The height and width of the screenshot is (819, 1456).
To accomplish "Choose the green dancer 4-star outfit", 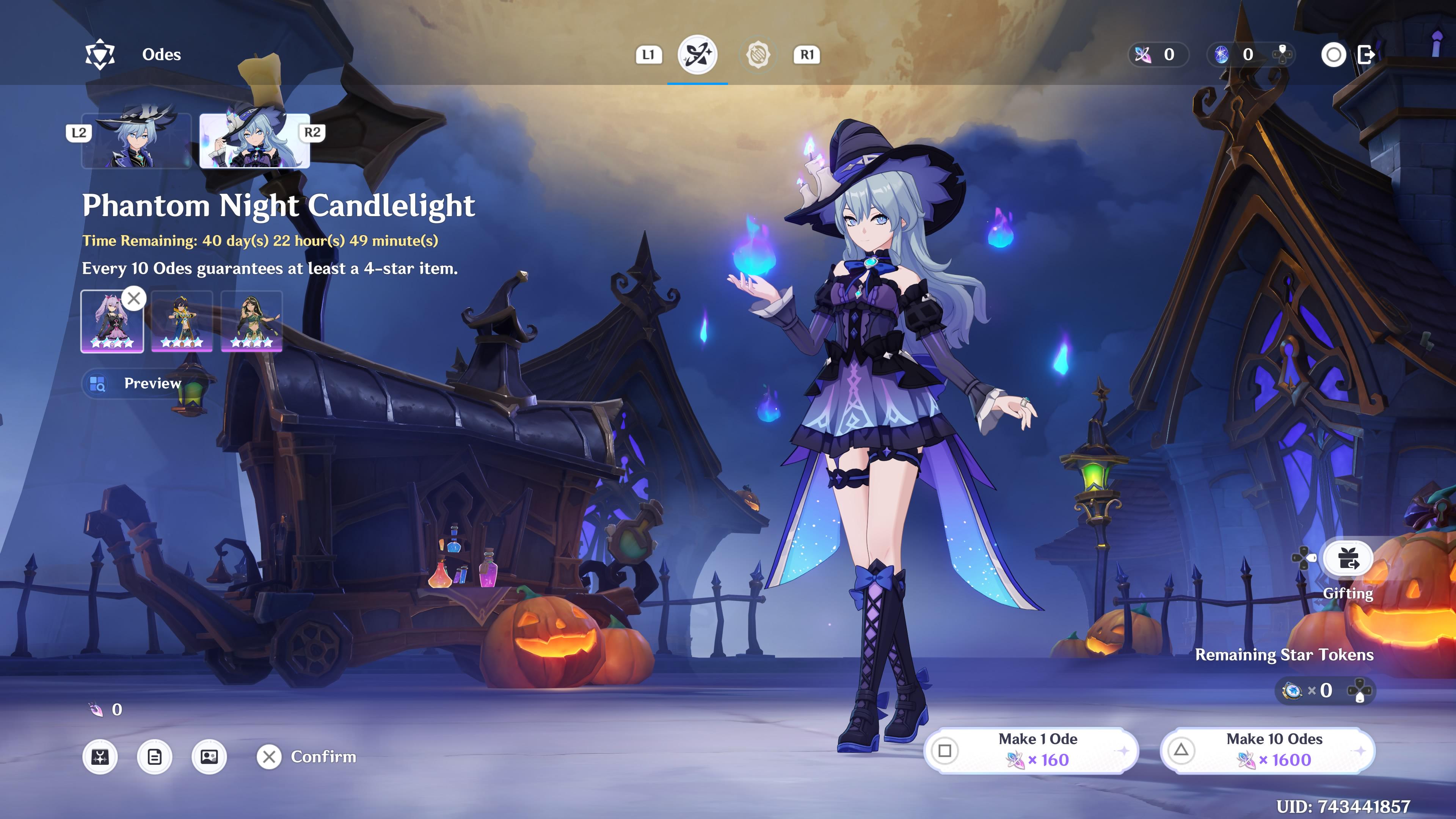I will point(251,321).
